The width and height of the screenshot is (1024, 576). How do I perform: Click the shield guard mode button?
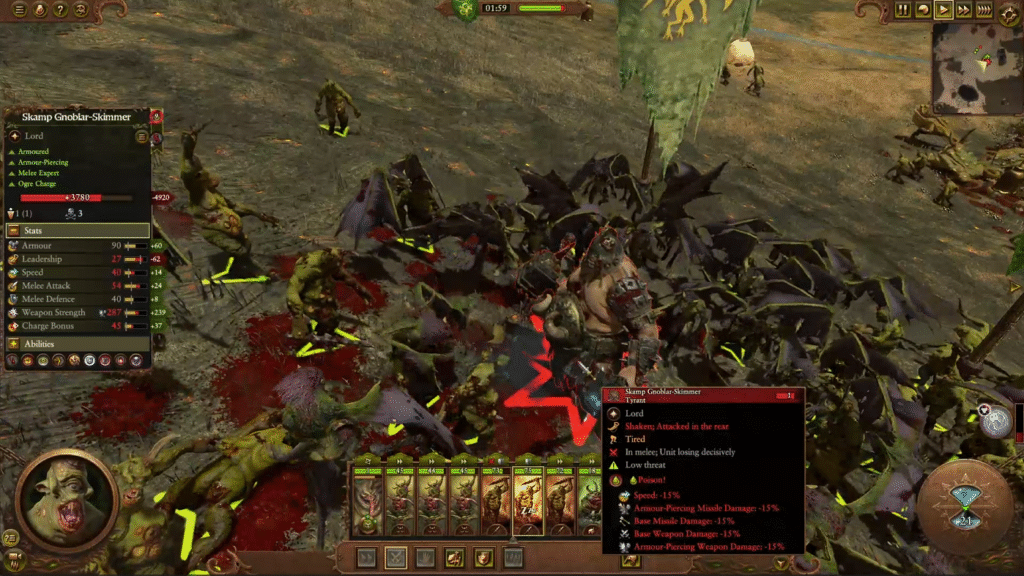[x=485, y=557]
